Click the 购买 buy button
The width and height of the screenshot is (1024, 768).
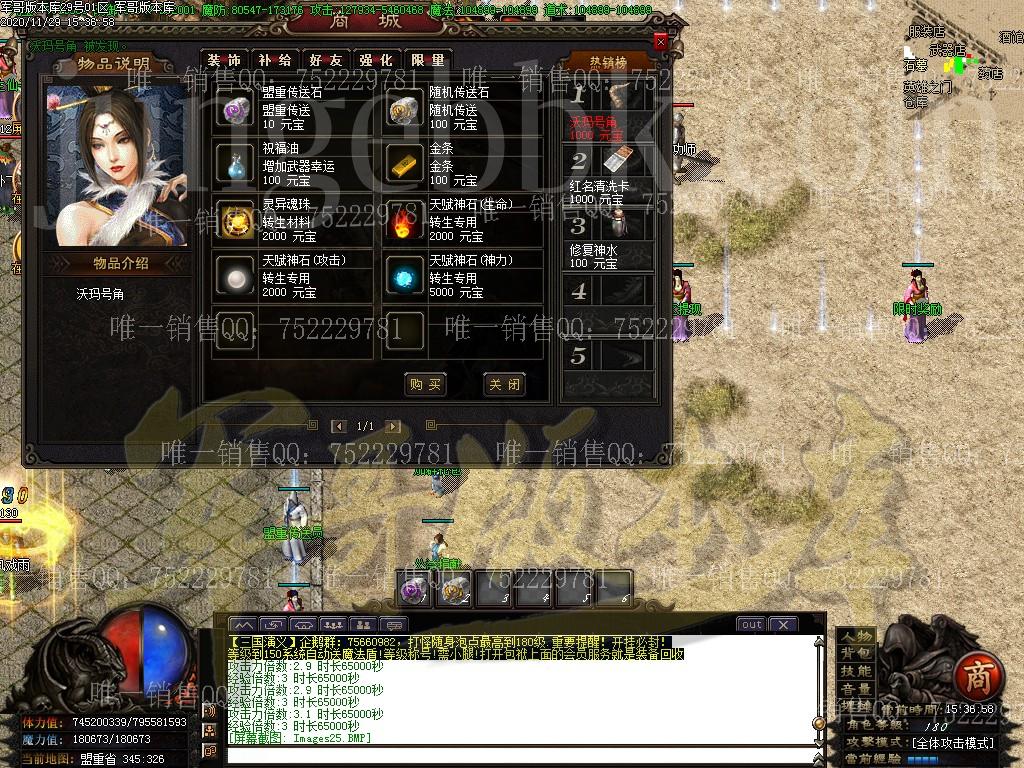coord(425,384)
